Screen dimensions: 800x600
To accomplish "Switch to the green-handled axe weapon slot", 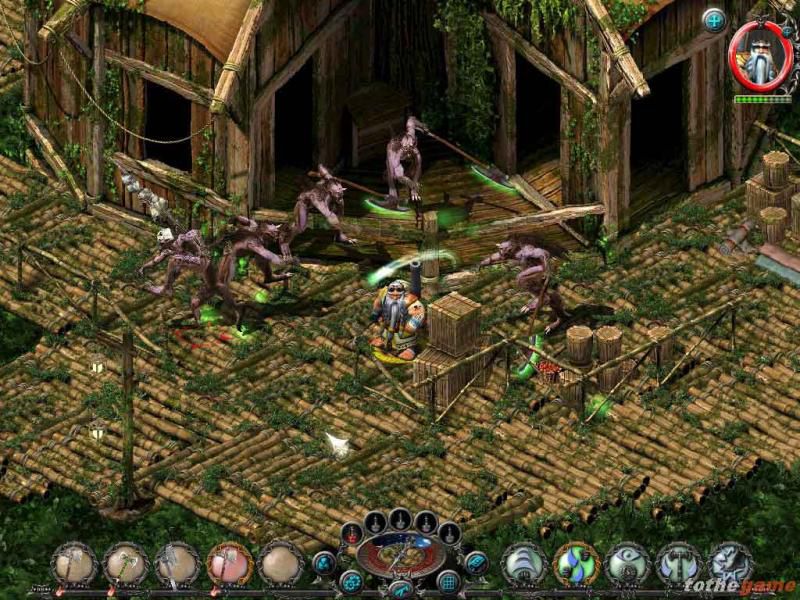I will pyautogui.click(x=126, y=563).
